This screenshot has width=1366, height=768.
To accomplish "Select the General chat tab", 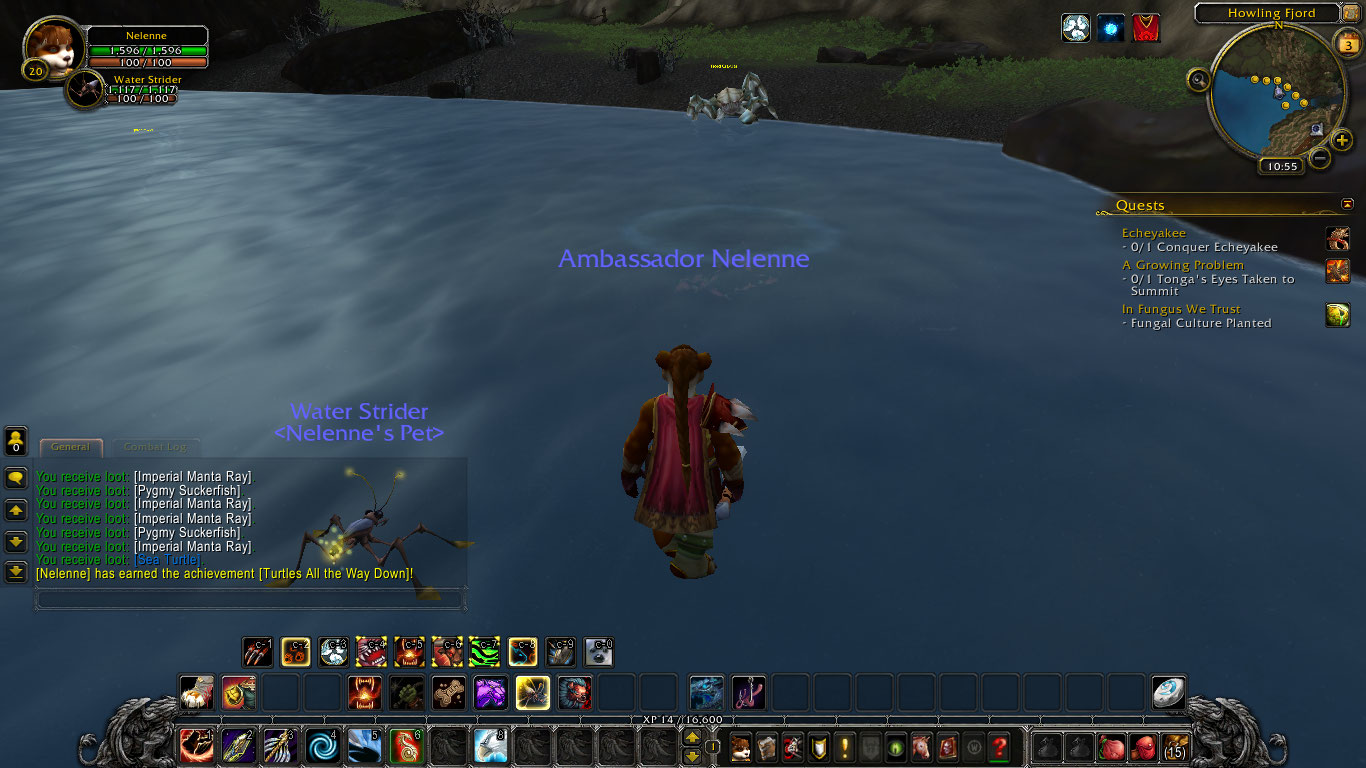I will [x=70, y=447].
